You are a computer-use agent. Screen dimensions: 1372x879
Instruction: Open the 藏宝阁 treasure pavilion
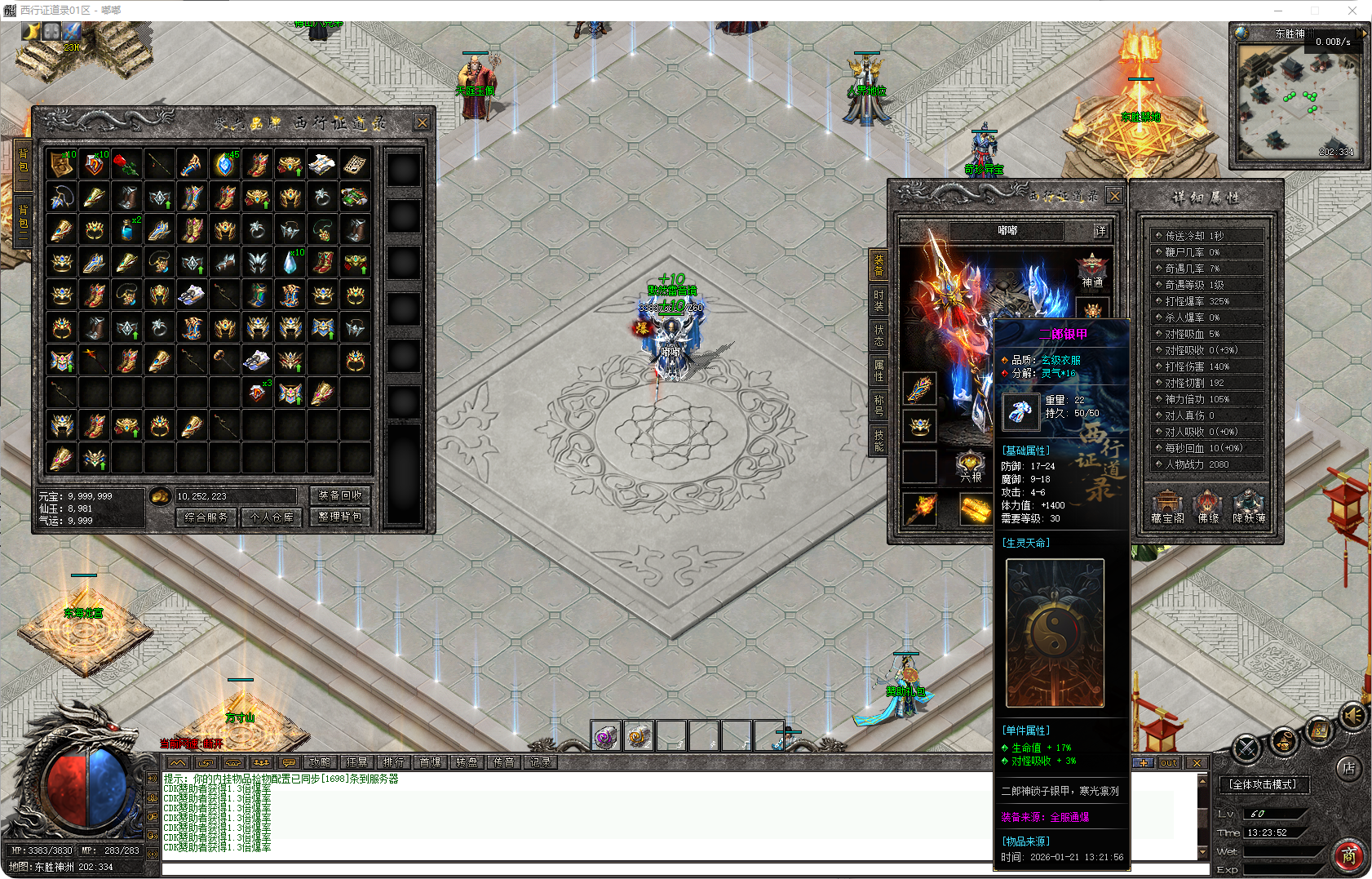click(x=1167, y=507)
